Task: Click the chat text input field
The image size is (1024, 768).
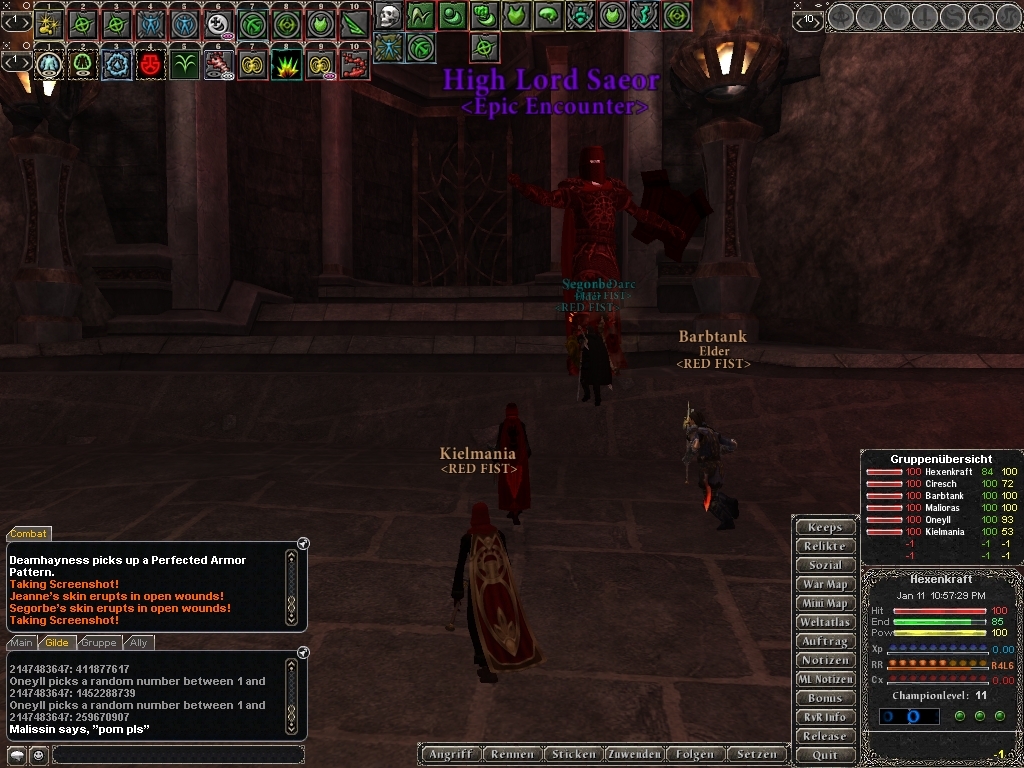Action: click(x=177, y=755)
